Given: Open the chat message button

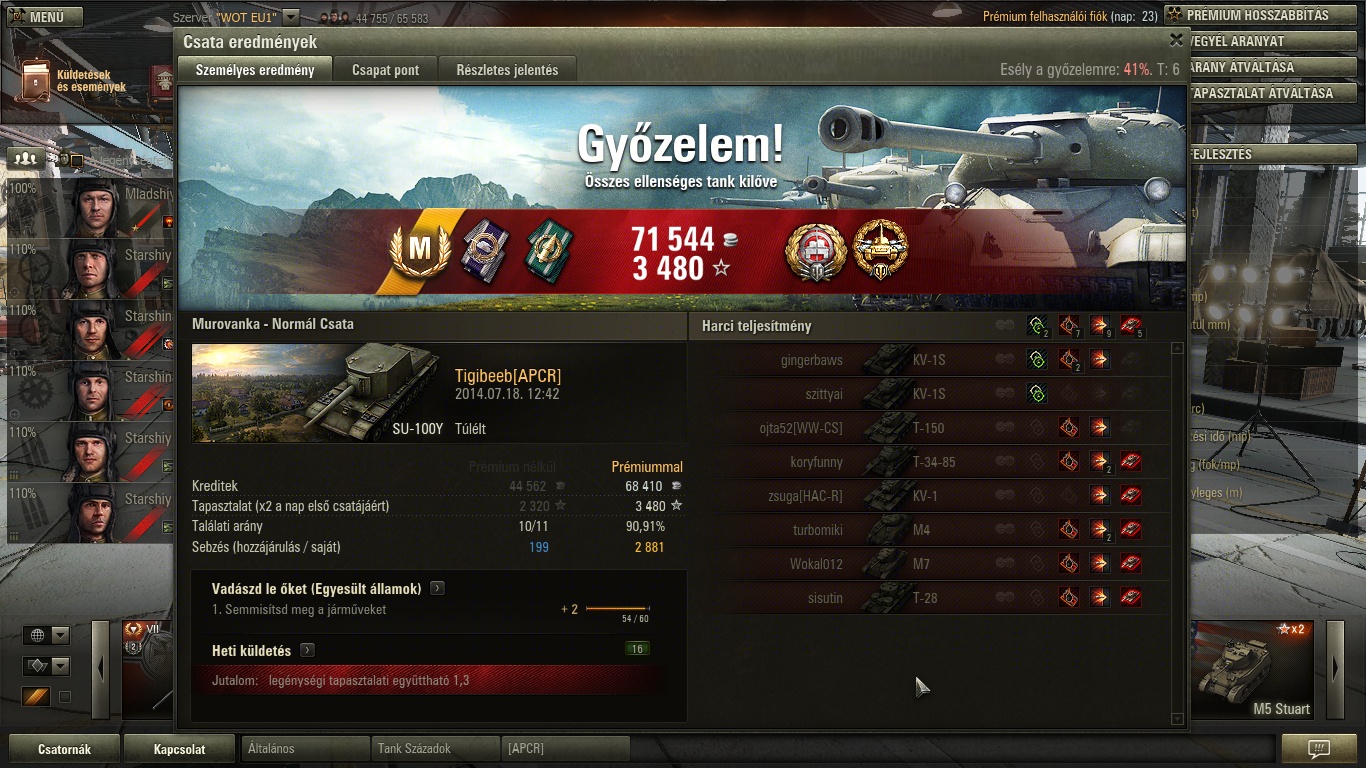Looking at the screenshot, I should (1318, 749).
